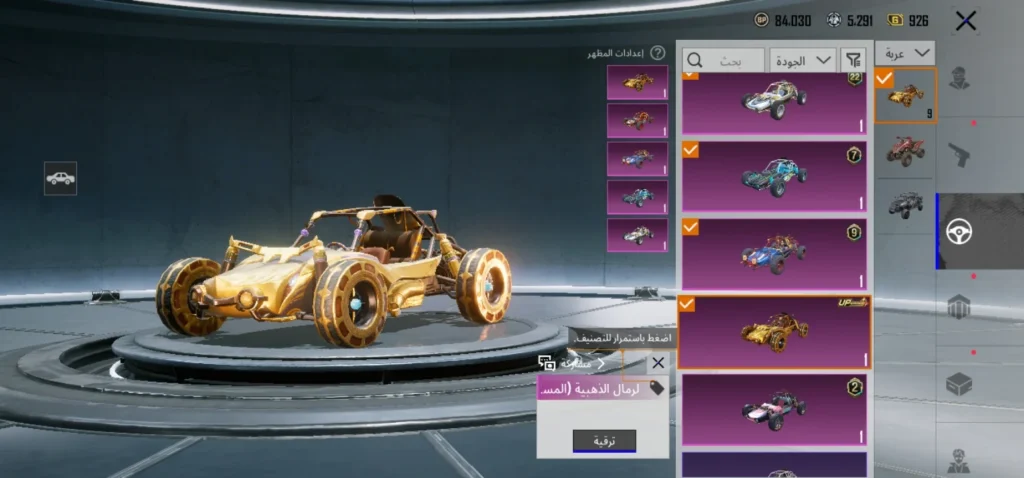The image size is (1024, 478).
Task: Select the golden buggy skin in the list
Action: 774,332
